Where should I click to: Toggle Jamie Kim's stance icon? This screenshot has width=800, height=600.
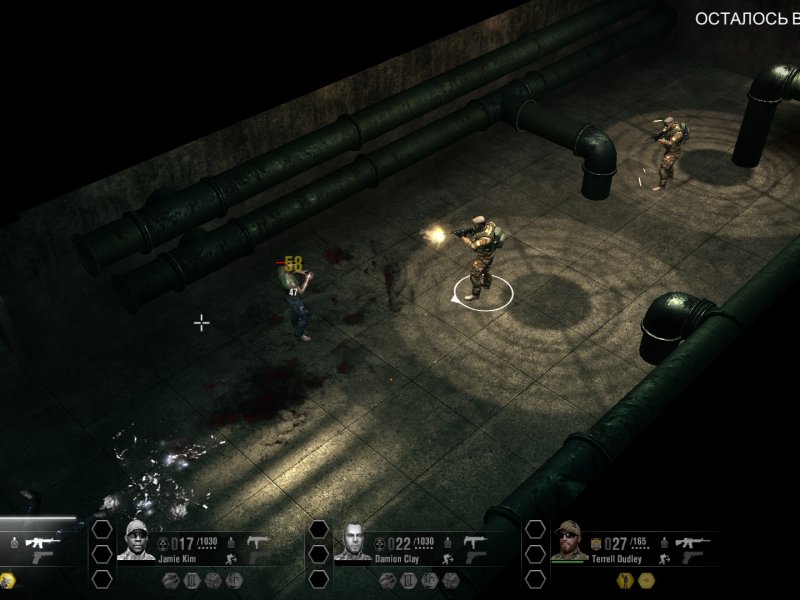tap(230, 560)
